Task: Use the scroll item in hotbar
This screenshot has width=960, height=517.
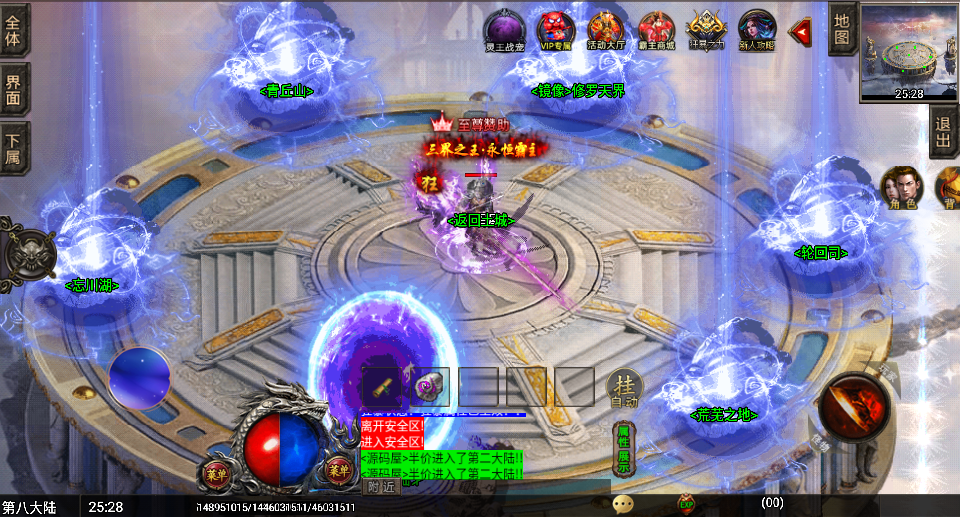Action: coord(381,386)
